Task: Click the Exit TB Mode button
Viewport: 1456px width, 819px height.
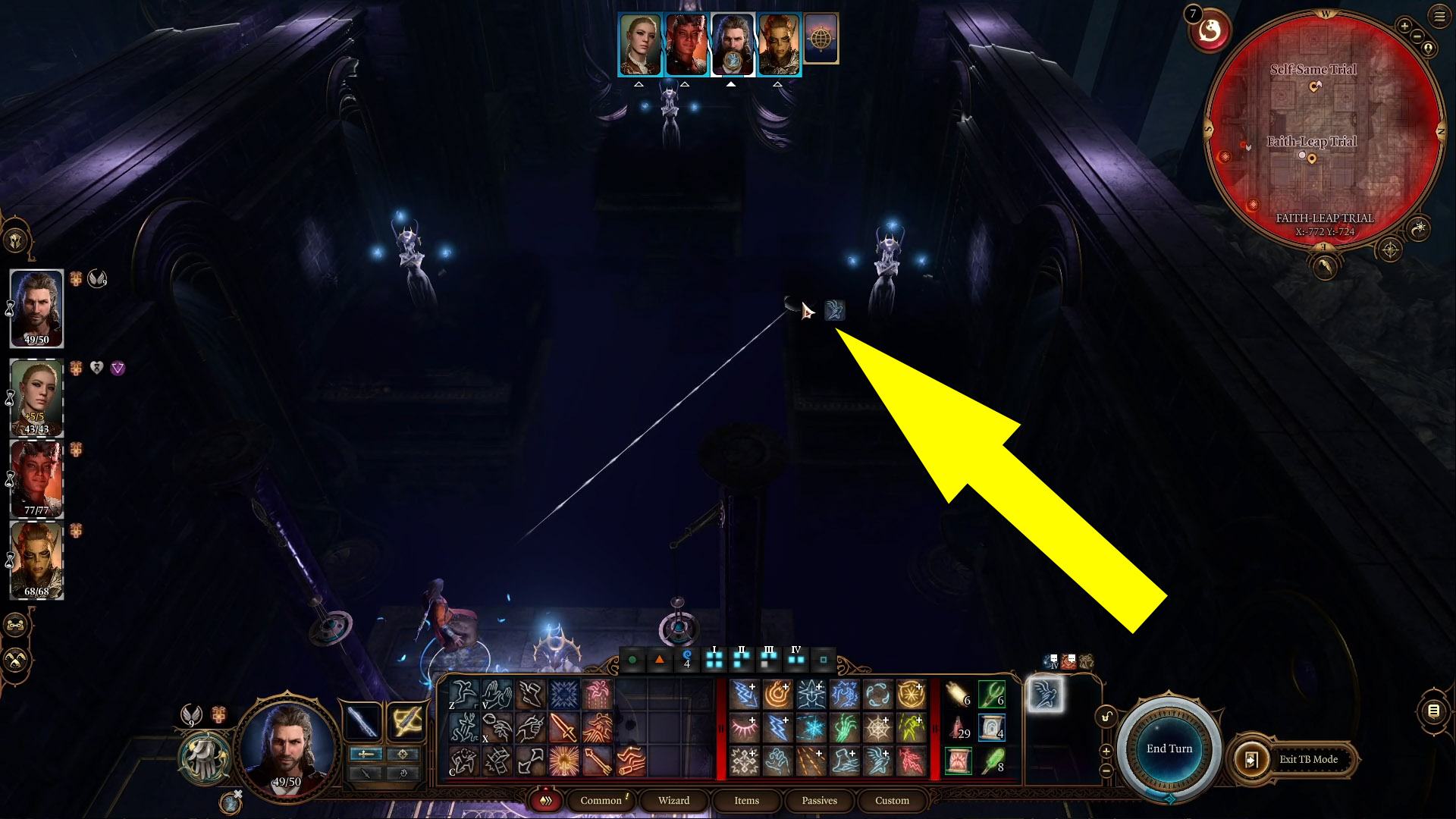Action: point(1308,759)
